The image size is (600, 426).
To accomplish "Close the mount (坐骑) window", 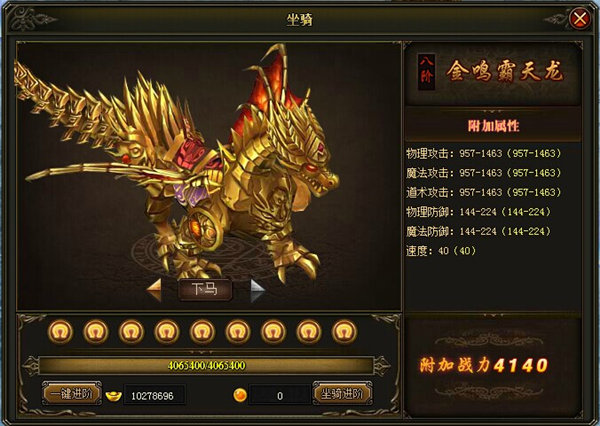I will click(x=579, y=19).
